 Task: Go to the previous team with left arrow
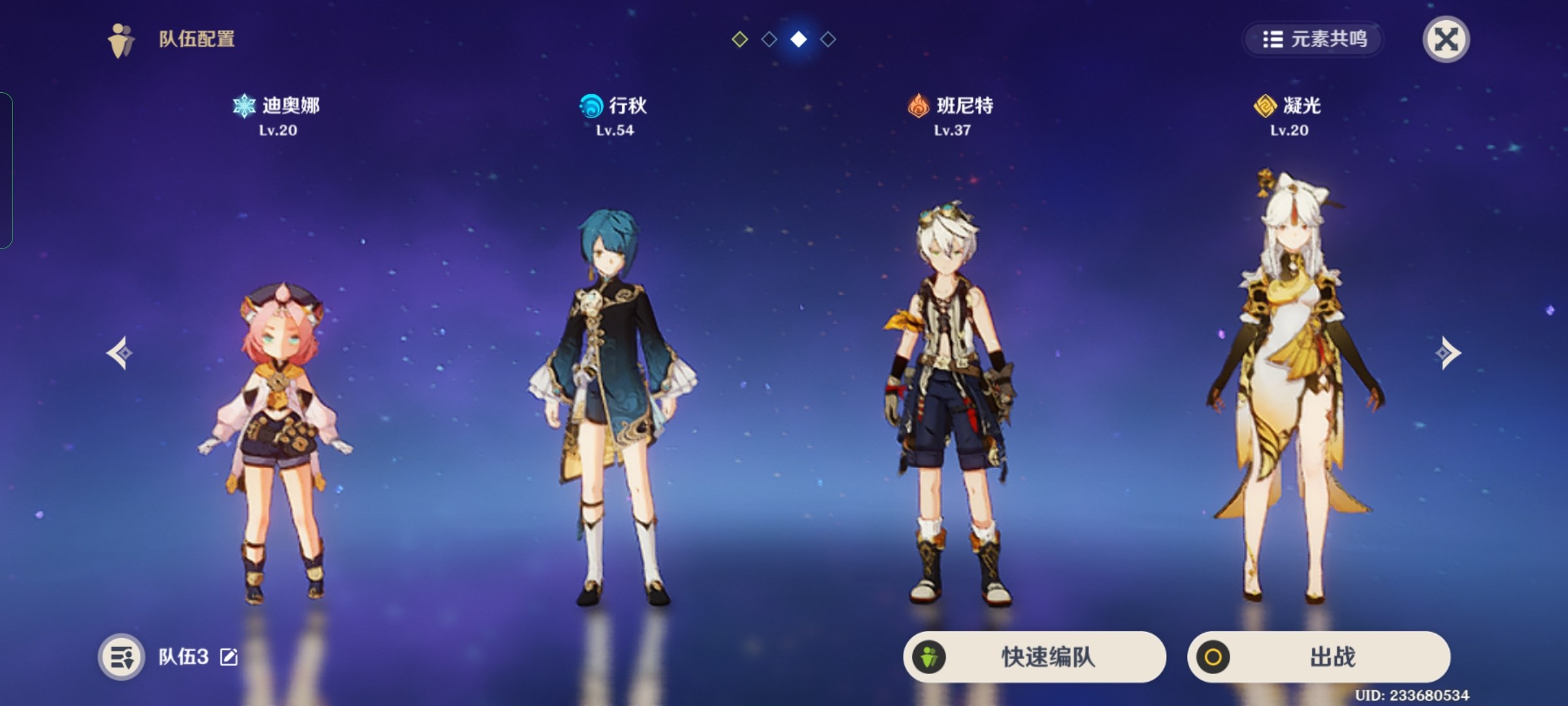pyautogui.click(x=120, y=353)
